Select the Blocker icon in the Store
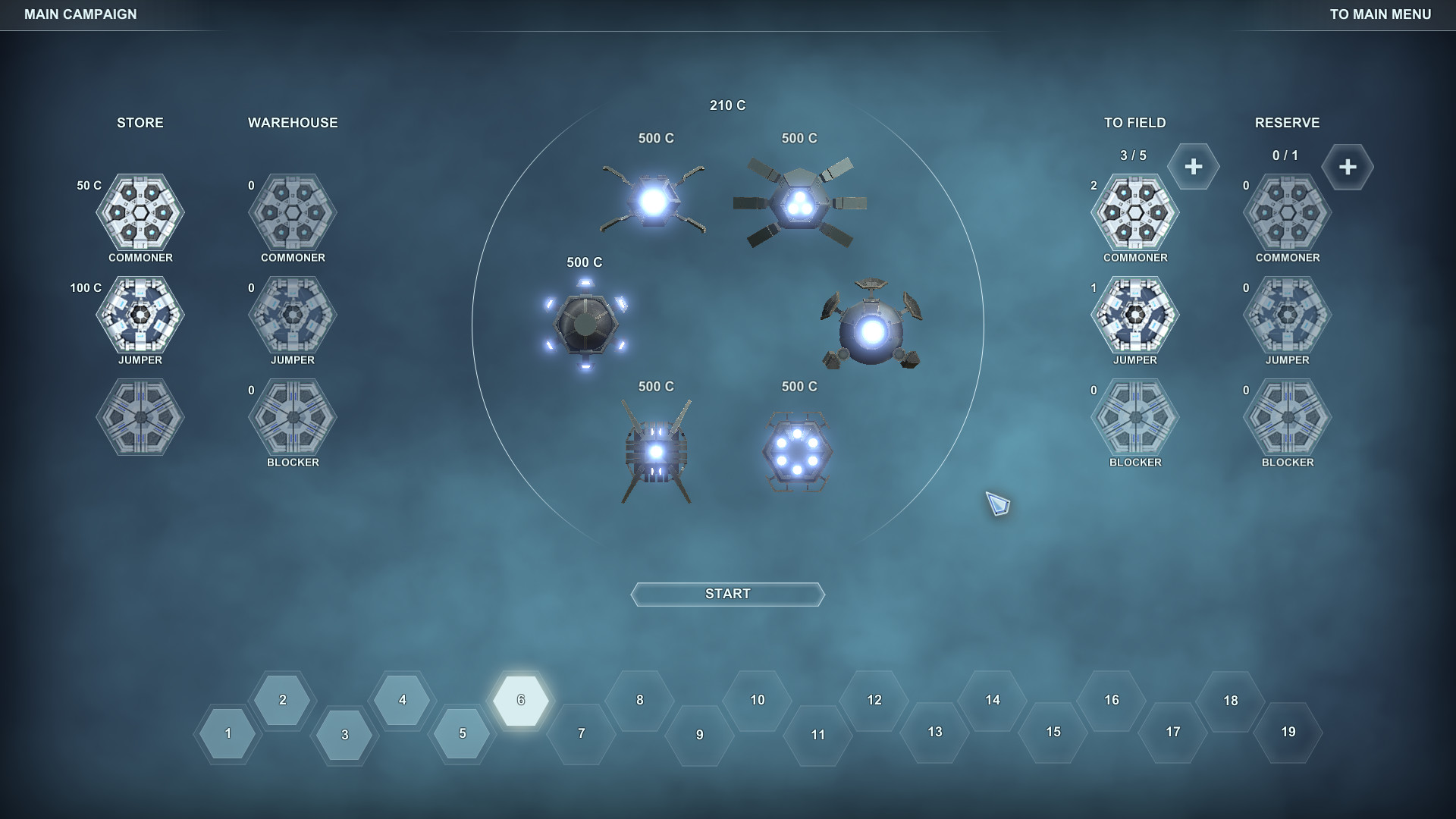This screenshot has width=1456, height=819. 140,419
